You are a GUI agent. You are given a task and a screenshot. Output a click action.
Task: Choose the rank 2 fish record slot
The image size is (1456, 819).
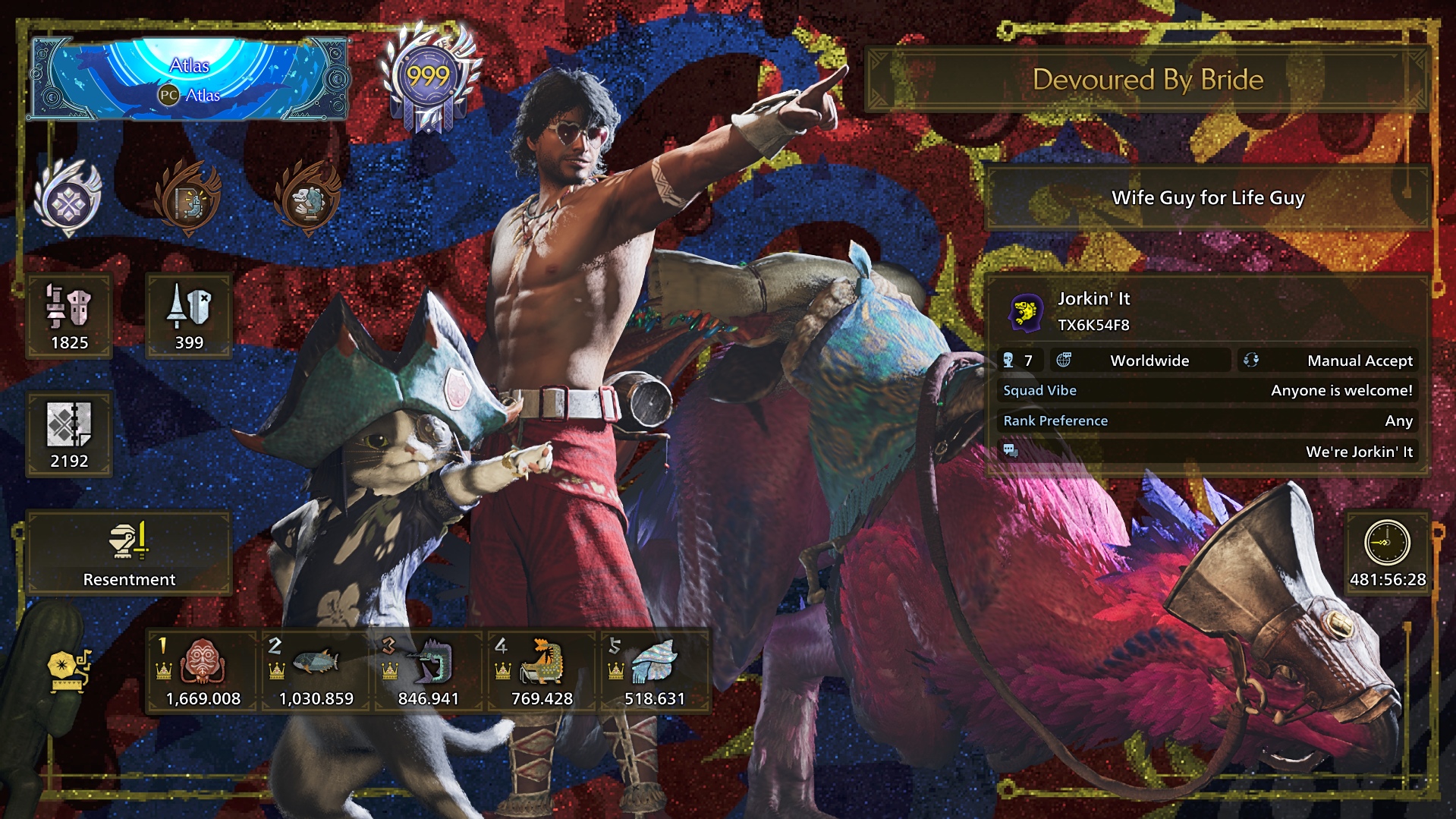[x=316, y=671]
